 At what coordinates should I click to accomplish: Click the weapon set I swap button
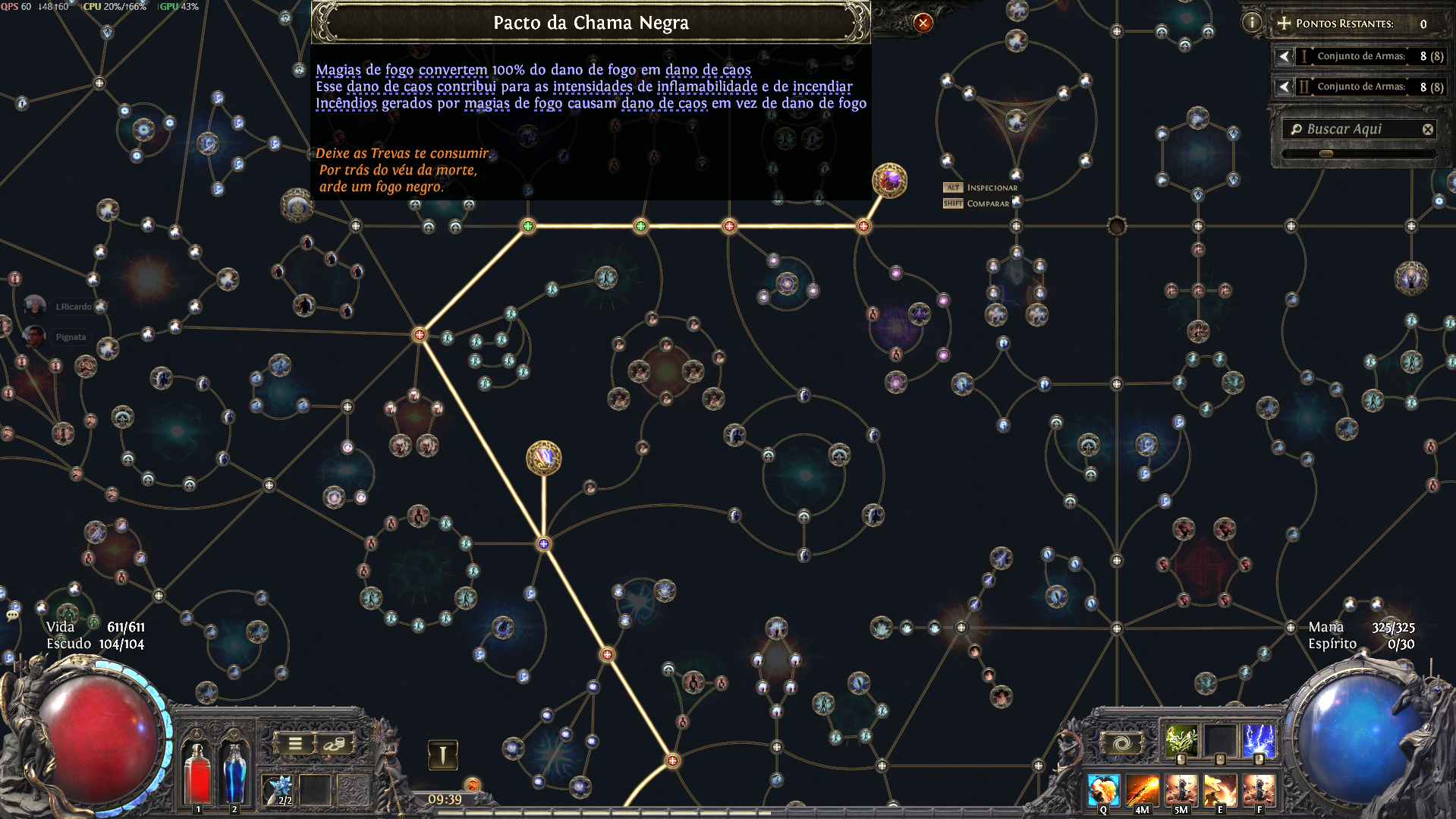[x=442, y=754]
